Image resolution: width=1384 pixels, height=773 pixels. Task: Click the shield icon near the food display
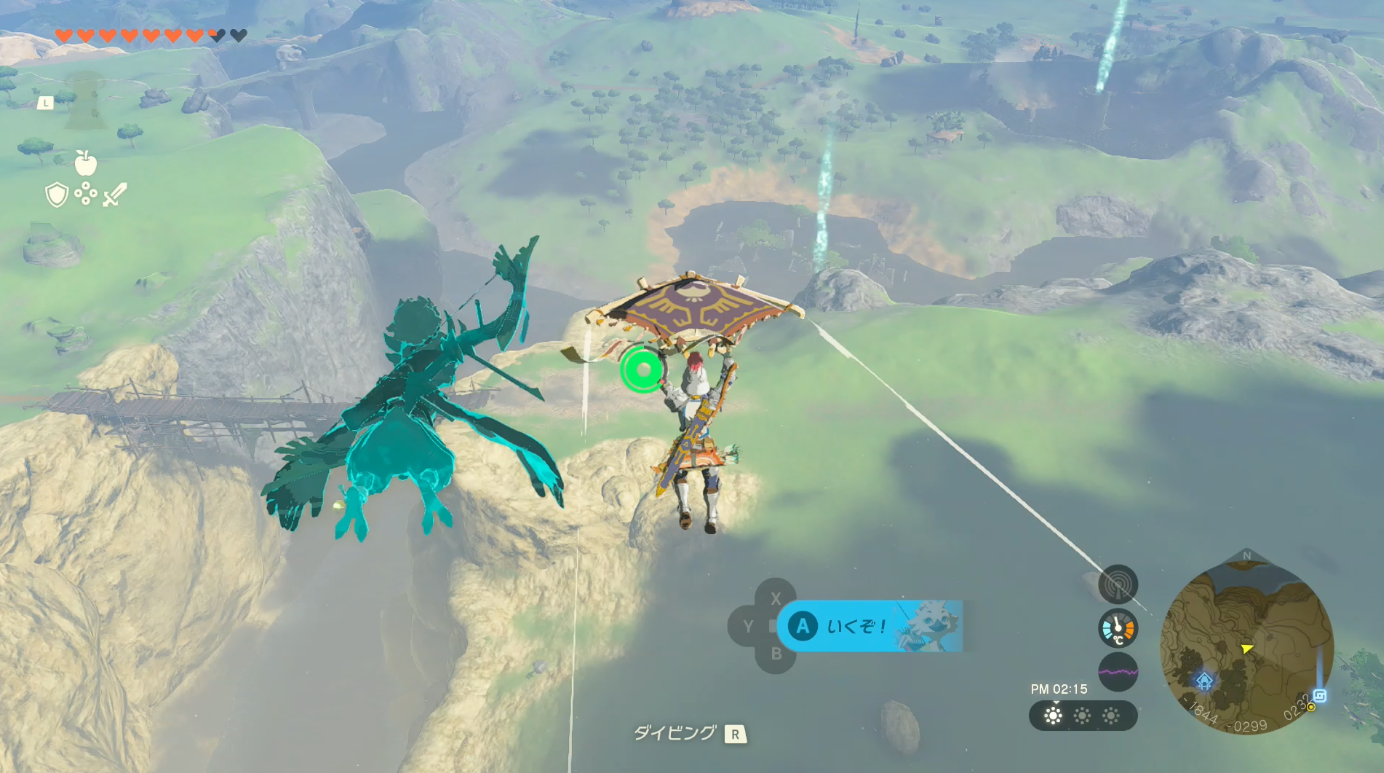(55, 193)
